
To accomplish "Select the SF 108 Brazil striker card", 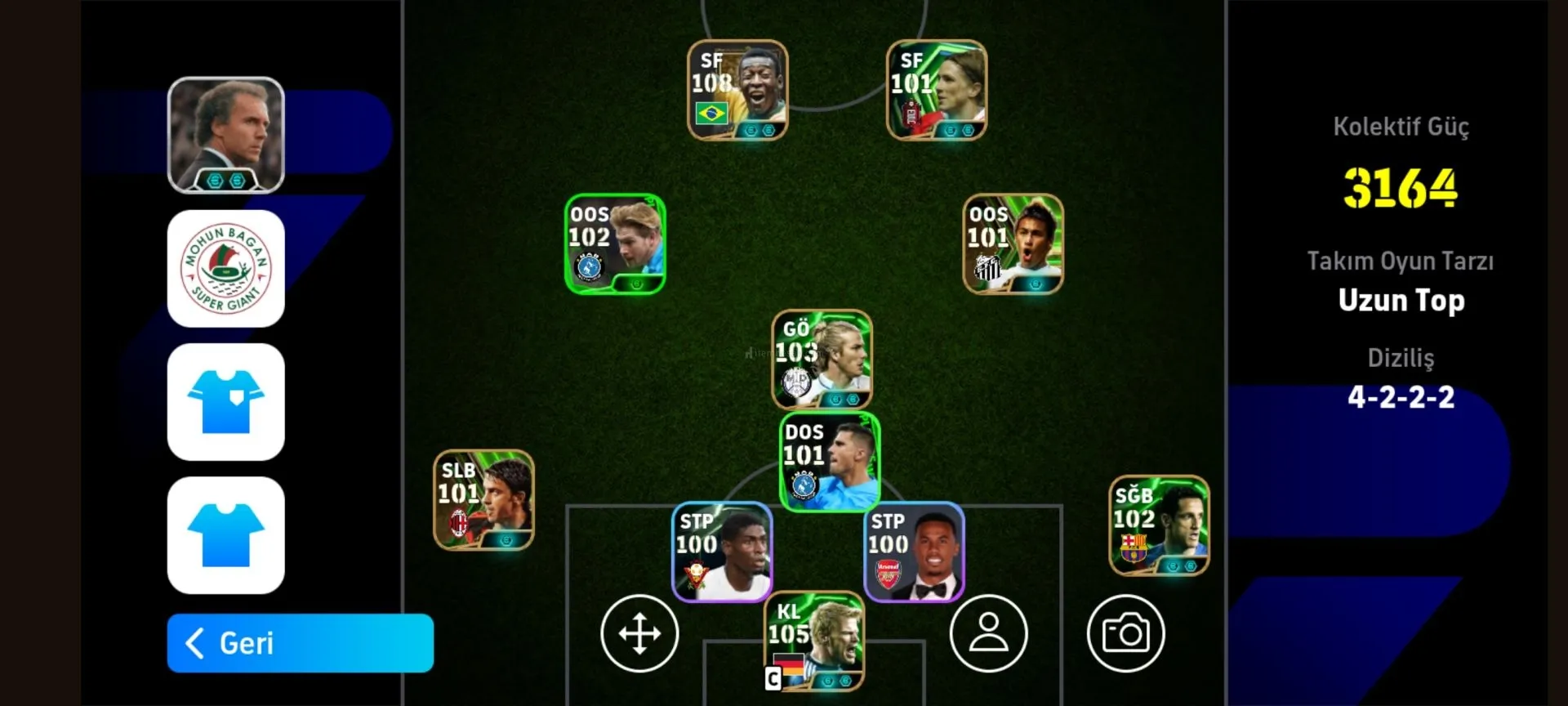I will click(737, 90).
